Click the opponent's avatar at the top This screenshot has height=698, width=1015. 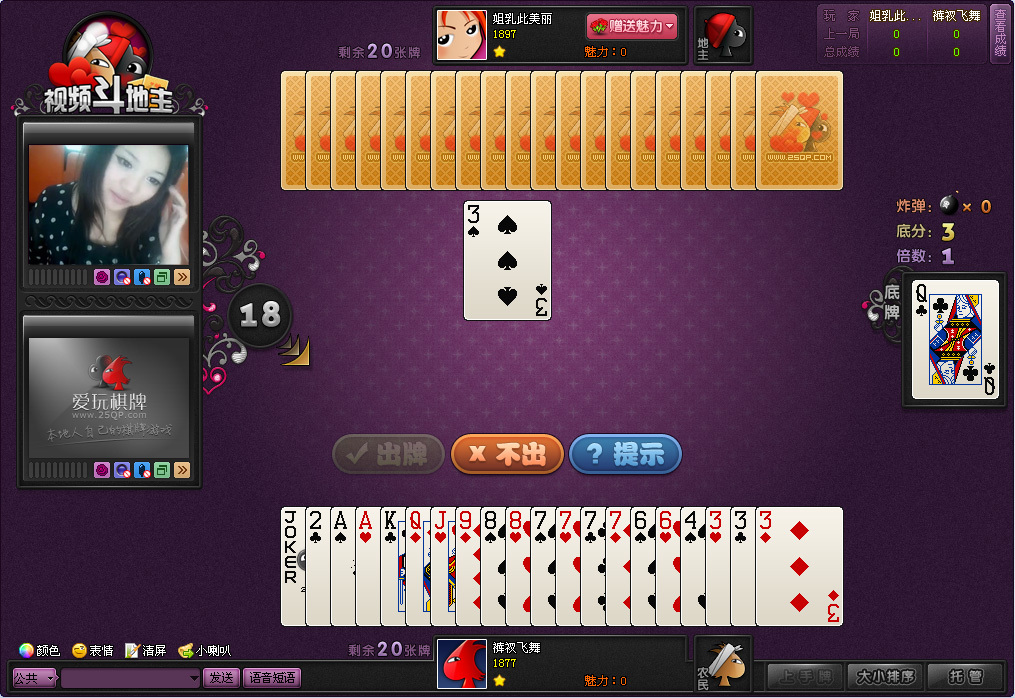pos(462,35)
